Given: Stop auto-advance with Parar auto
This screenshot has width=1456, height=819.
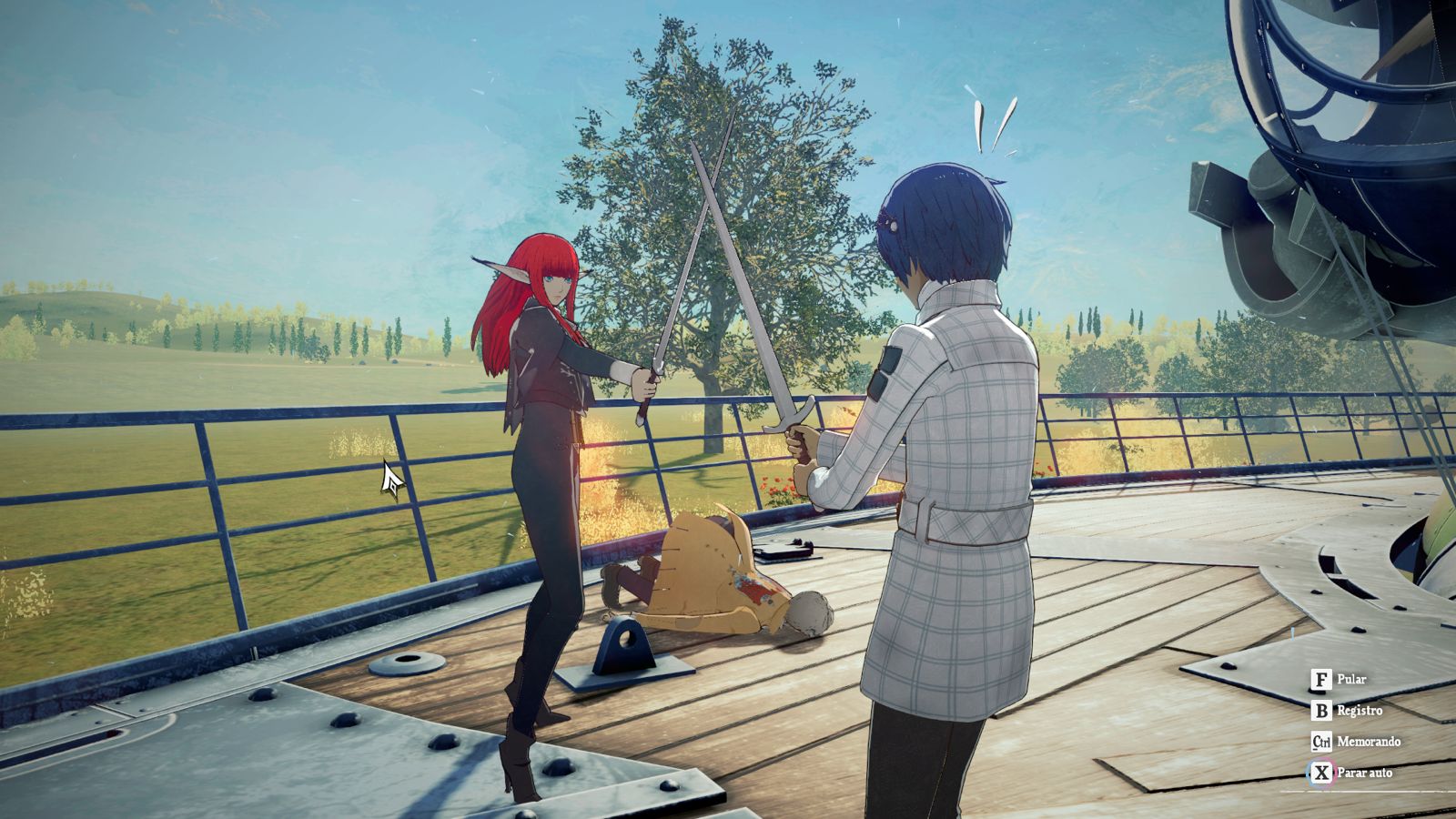Looking at the screenshot, I should 1350,773.
